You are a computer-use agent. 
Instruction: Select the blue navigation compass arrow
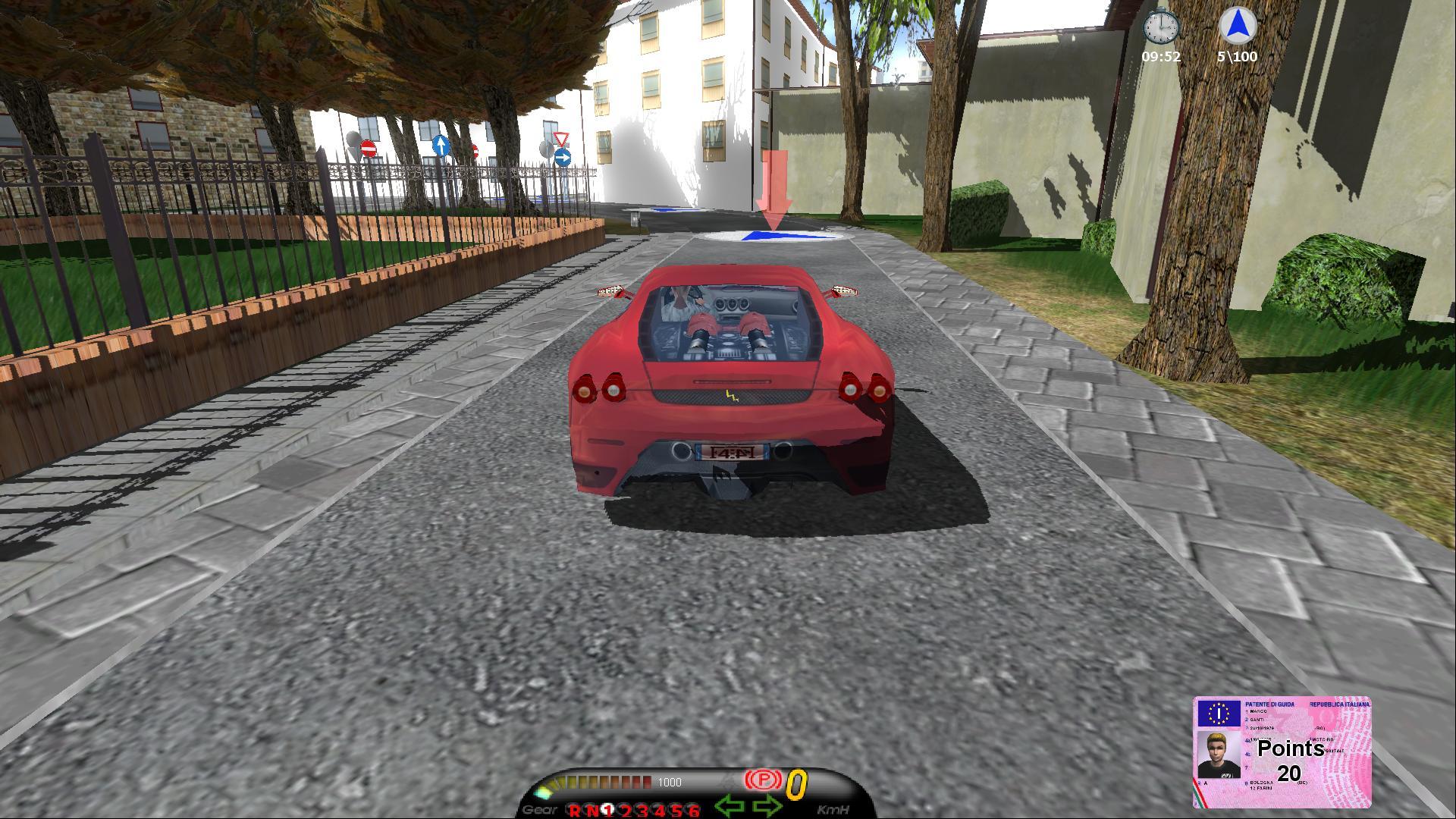[1236, 25]
